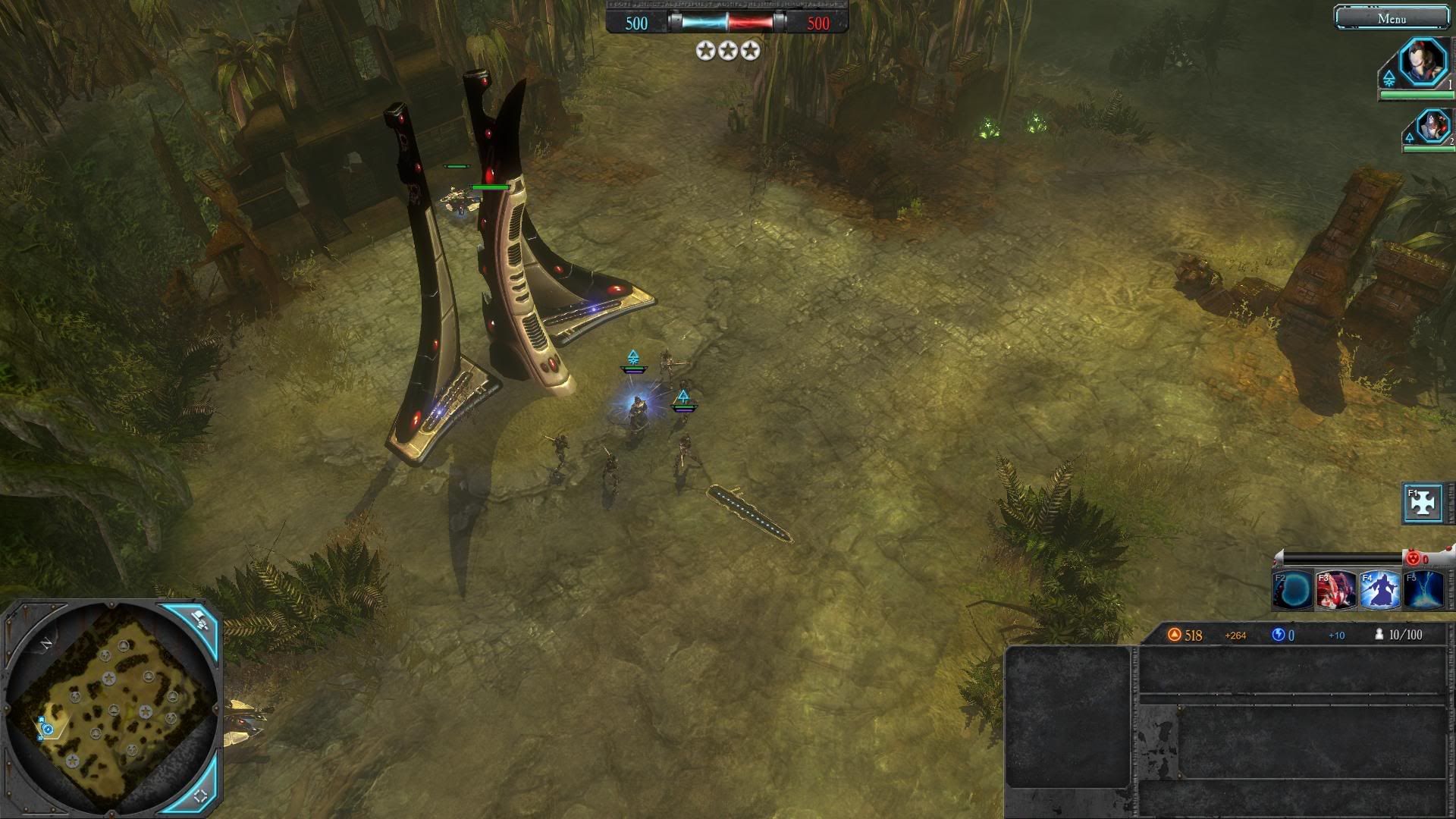This screenshot has width=1456, height=819.
Task: Select the squad 2 unit portrait
Action: click(x=1432, y=125)
